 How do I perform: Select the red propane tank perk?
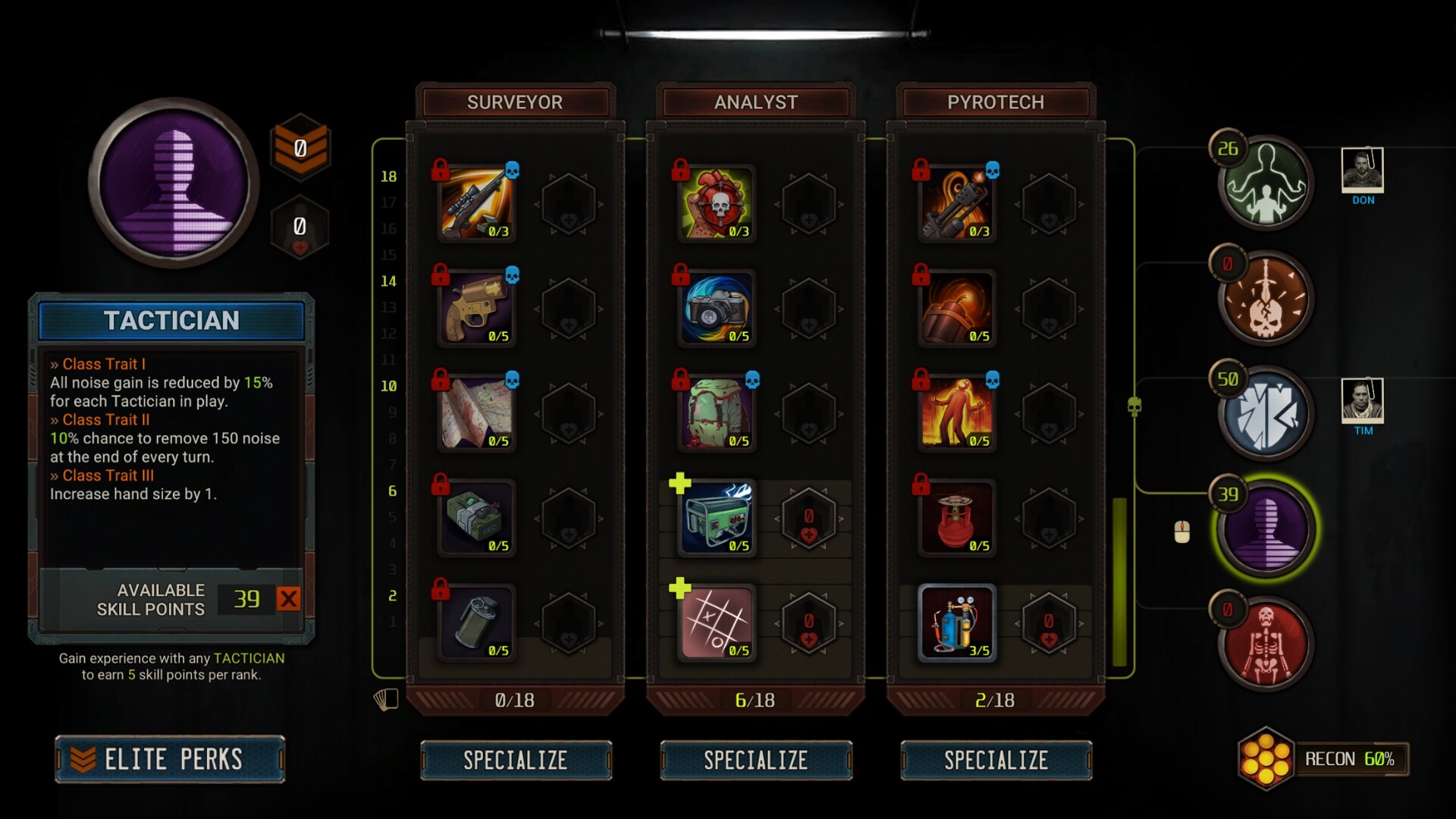[x=957, y=519]
